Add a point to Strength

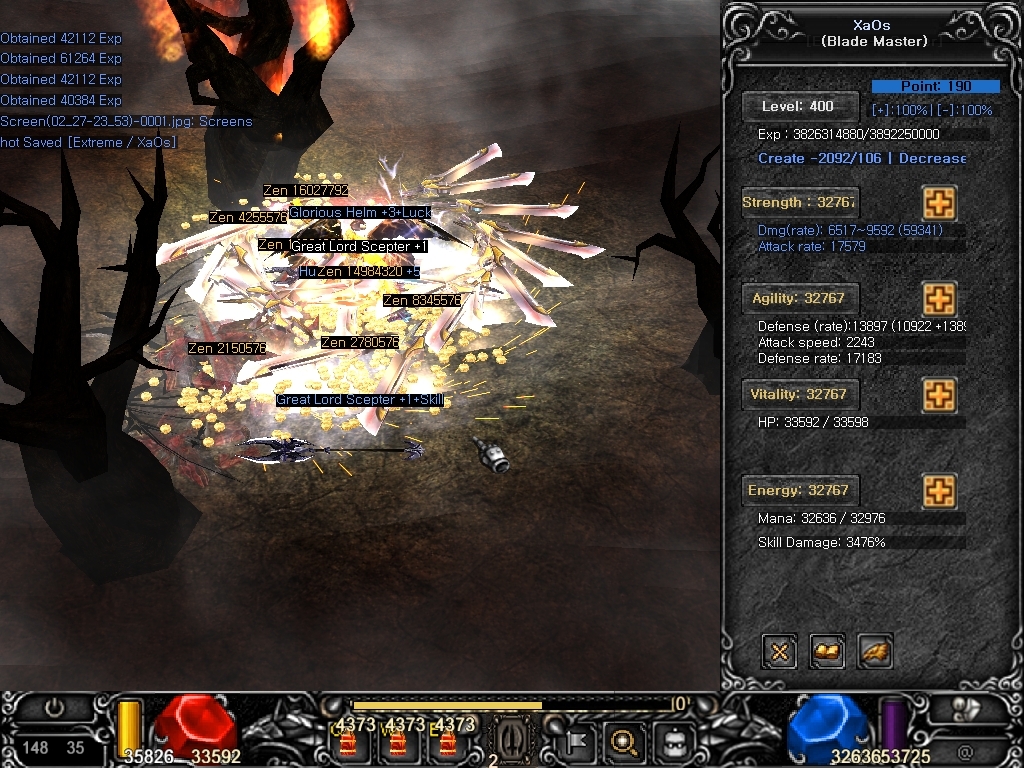click(x=939, y=203)
